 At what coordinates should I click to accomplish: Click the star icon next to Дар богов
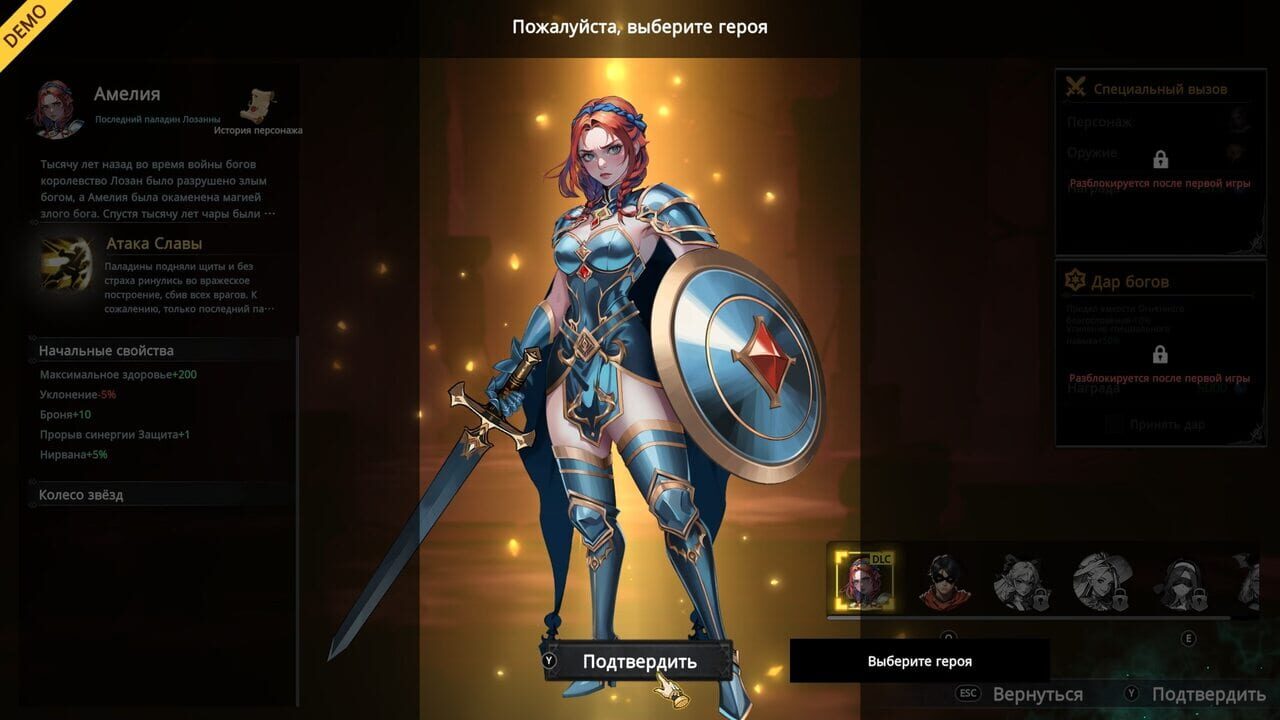click(1073, 281)
